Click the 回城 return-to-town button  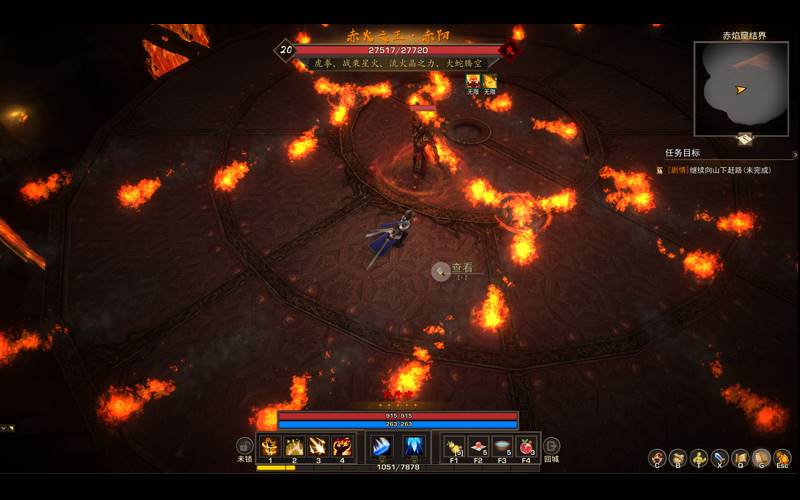tap(551, 446)
